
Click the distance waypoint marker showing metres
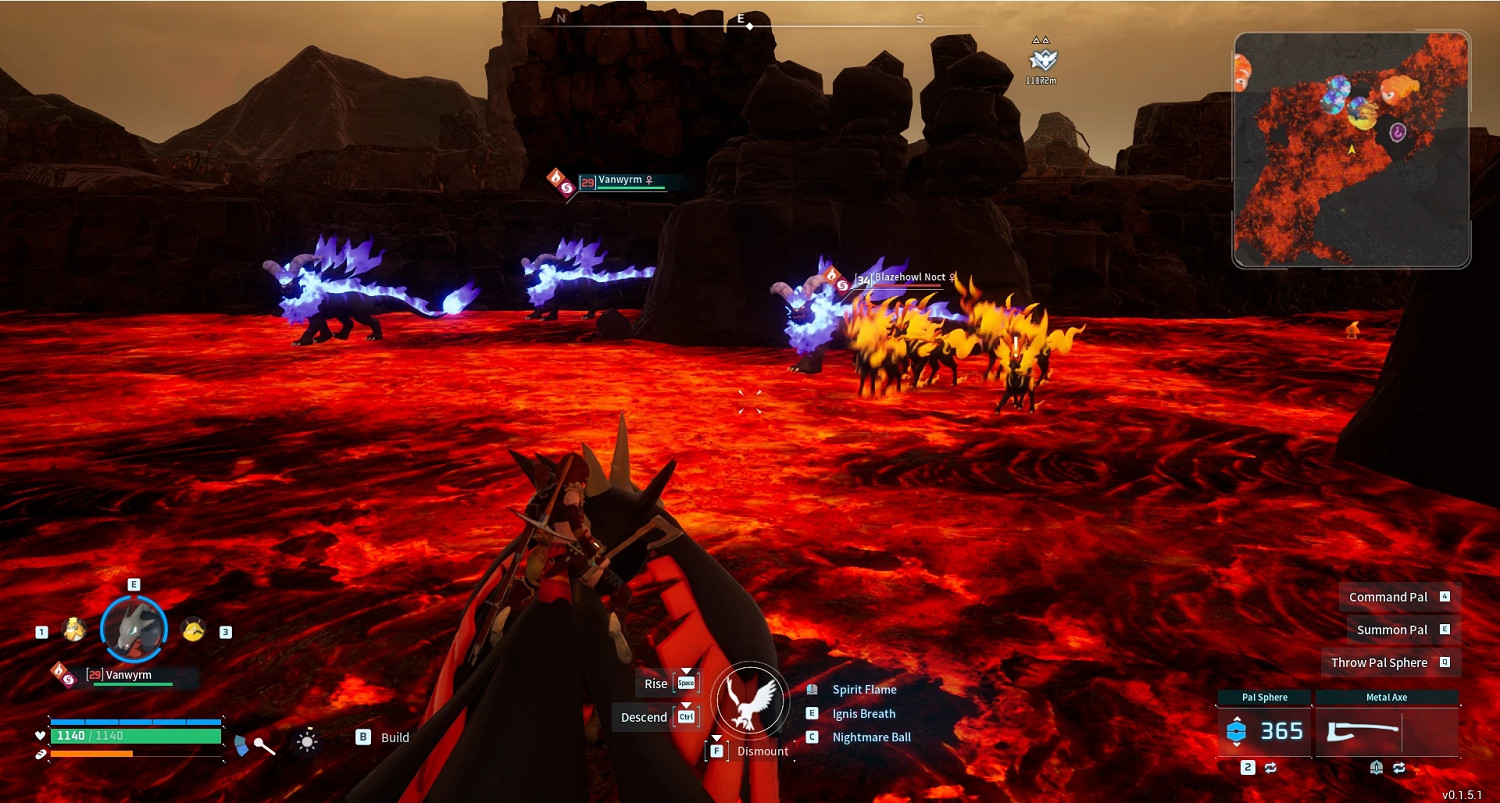point(1041,63)
